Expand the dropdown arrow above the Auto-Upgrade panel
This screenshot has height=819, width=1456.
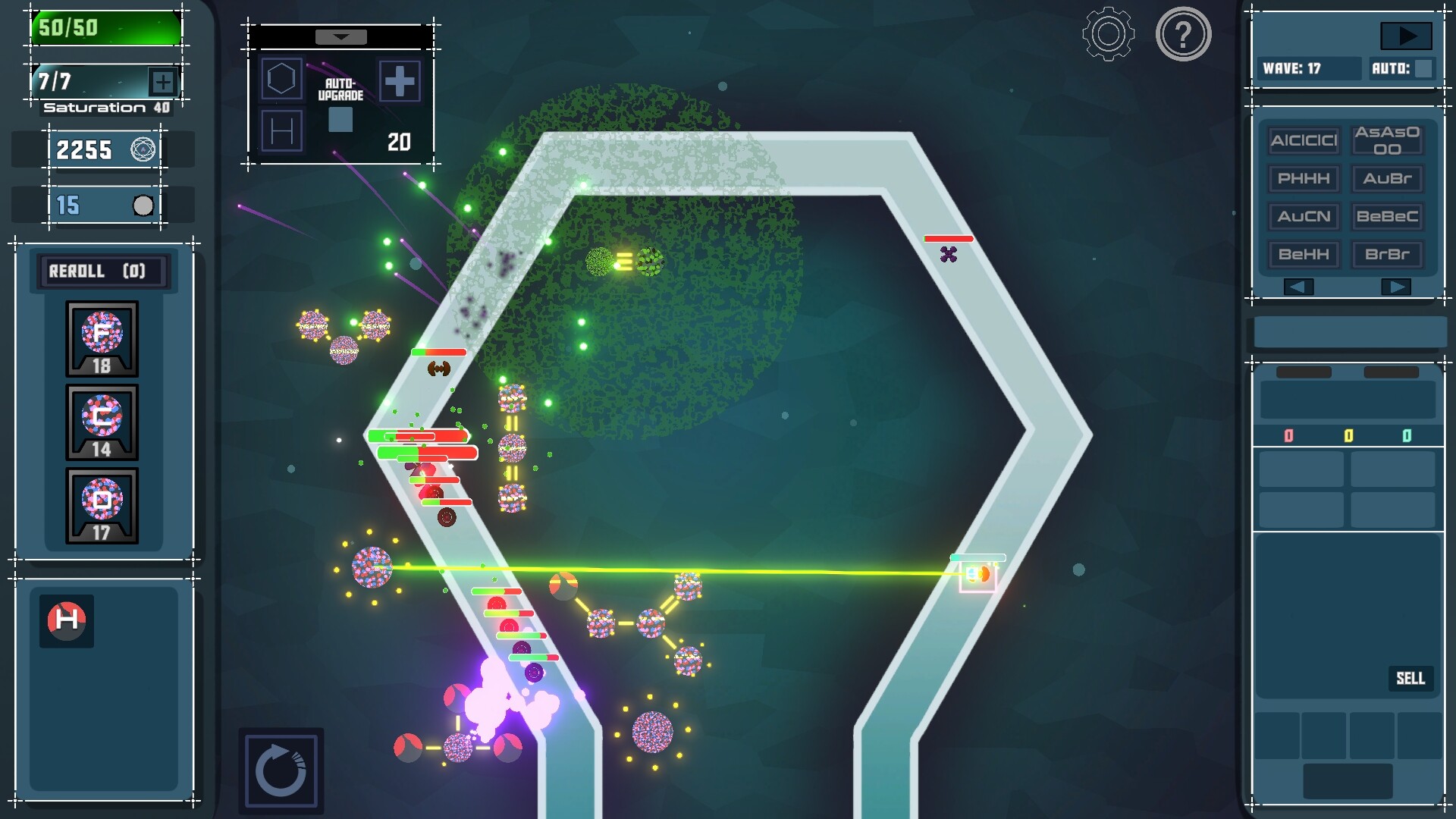[341, 35]
